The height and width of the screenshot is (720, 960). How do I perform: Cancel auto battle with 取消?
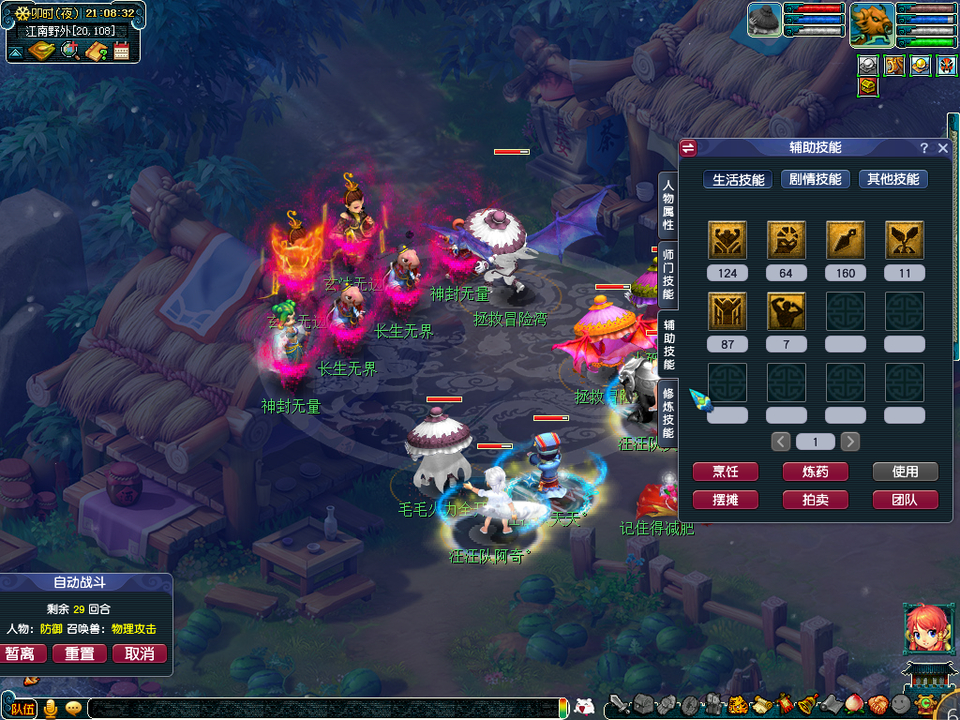tap(139, 654)
